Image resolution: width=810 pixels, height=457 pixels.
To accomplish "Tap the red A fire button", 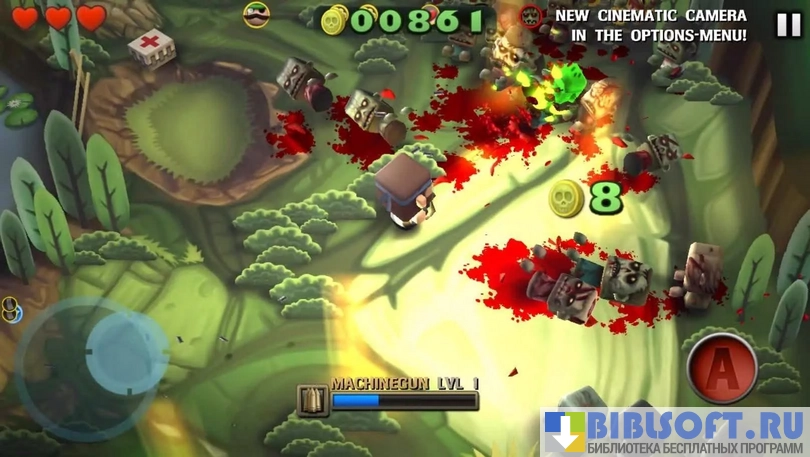I will (721, 368).
